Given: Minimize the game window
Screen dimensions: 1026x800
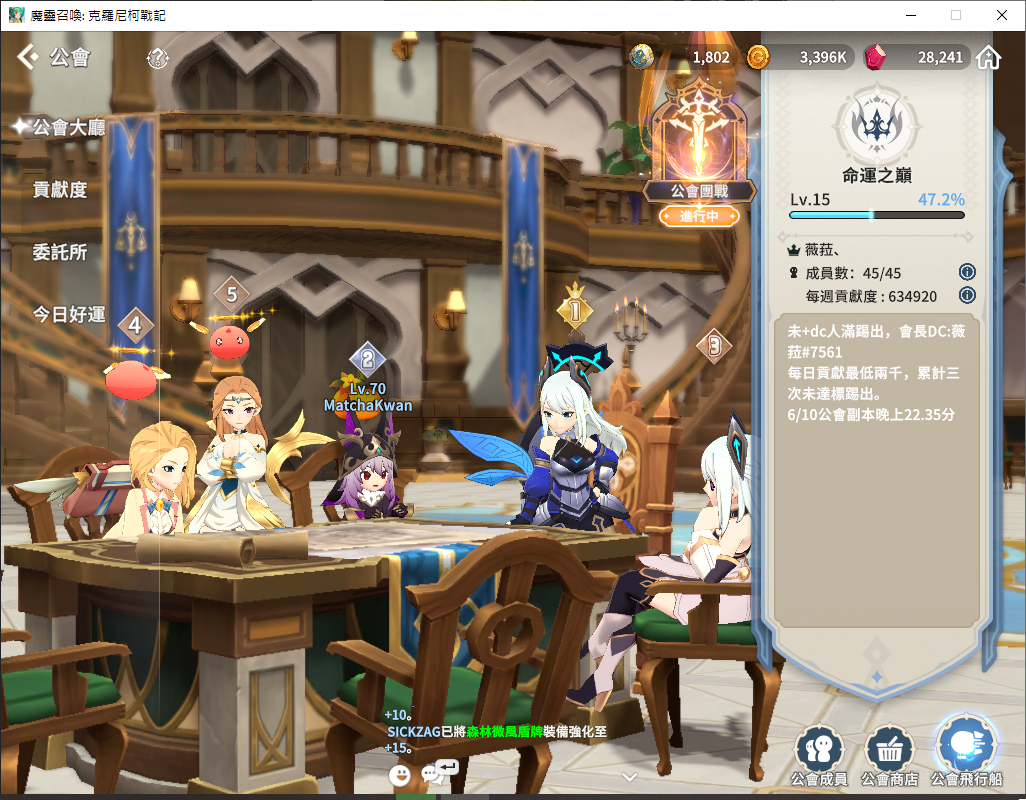Looking at the screenshot, I should [910, 15].
